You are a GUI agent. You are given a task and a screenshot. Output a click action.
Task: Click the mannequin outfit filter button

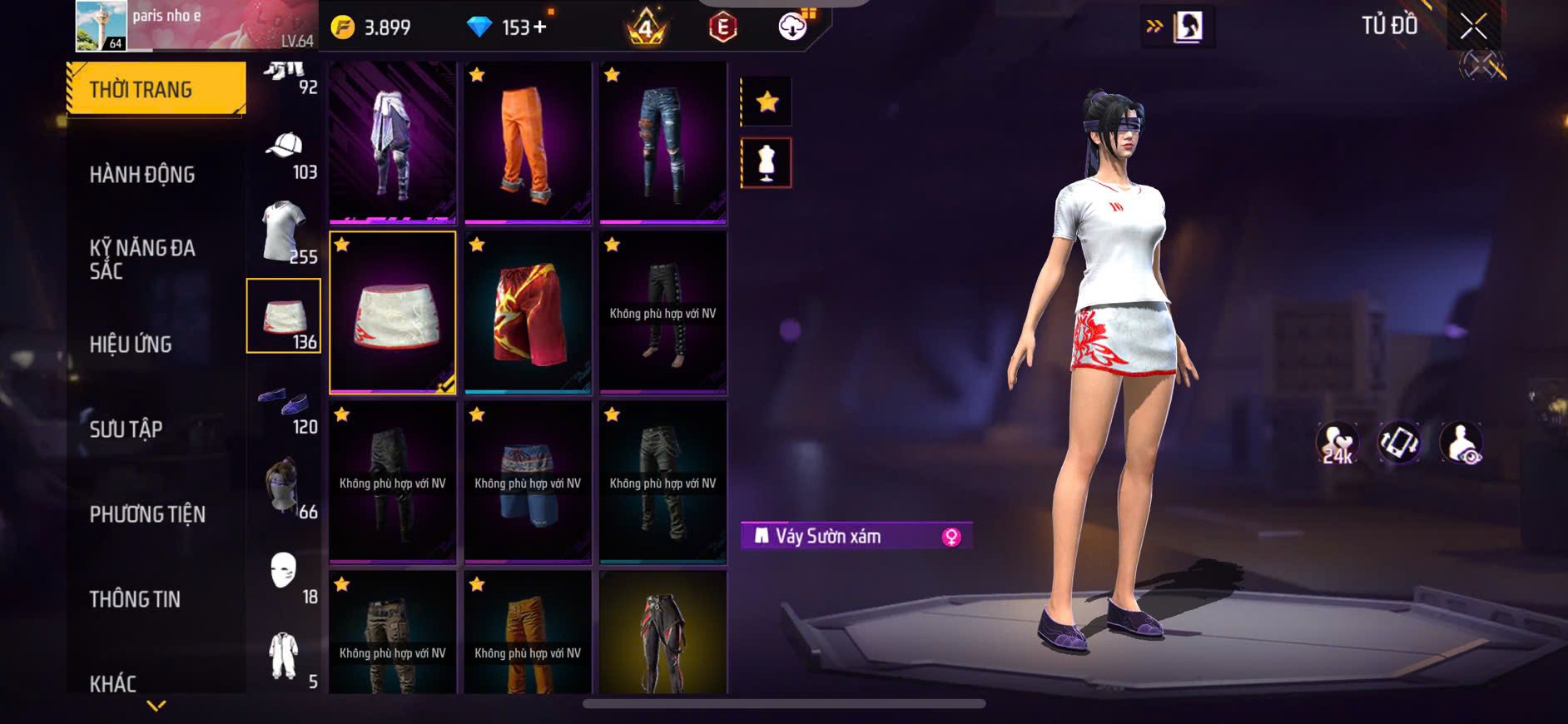(767, 163)
